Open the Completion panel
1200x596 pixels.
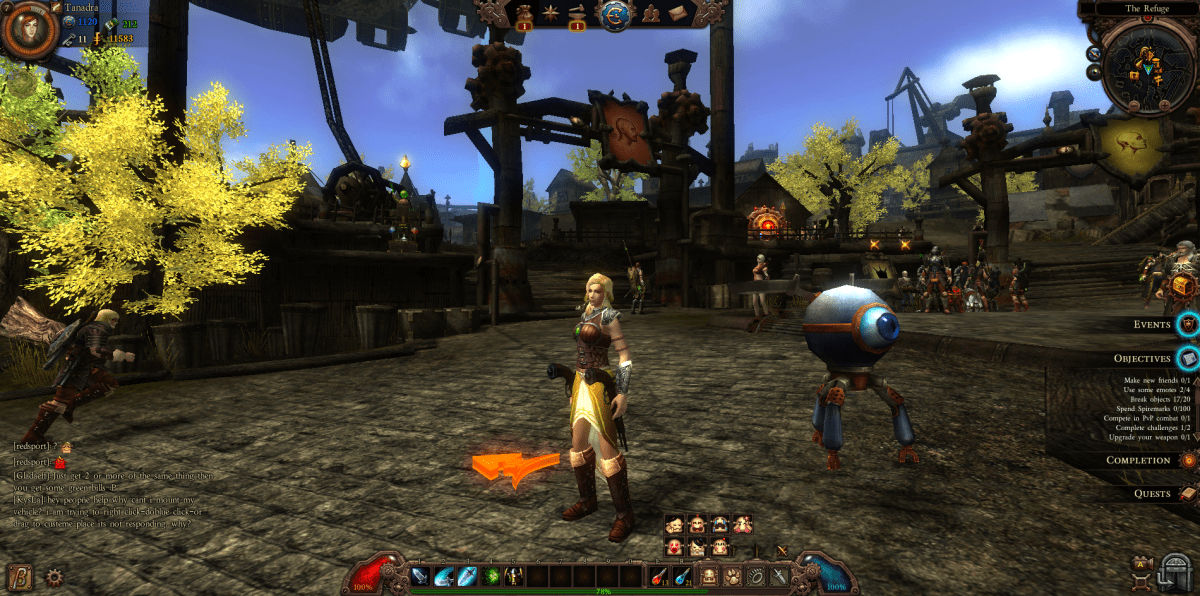click(x=1188, y=460)
